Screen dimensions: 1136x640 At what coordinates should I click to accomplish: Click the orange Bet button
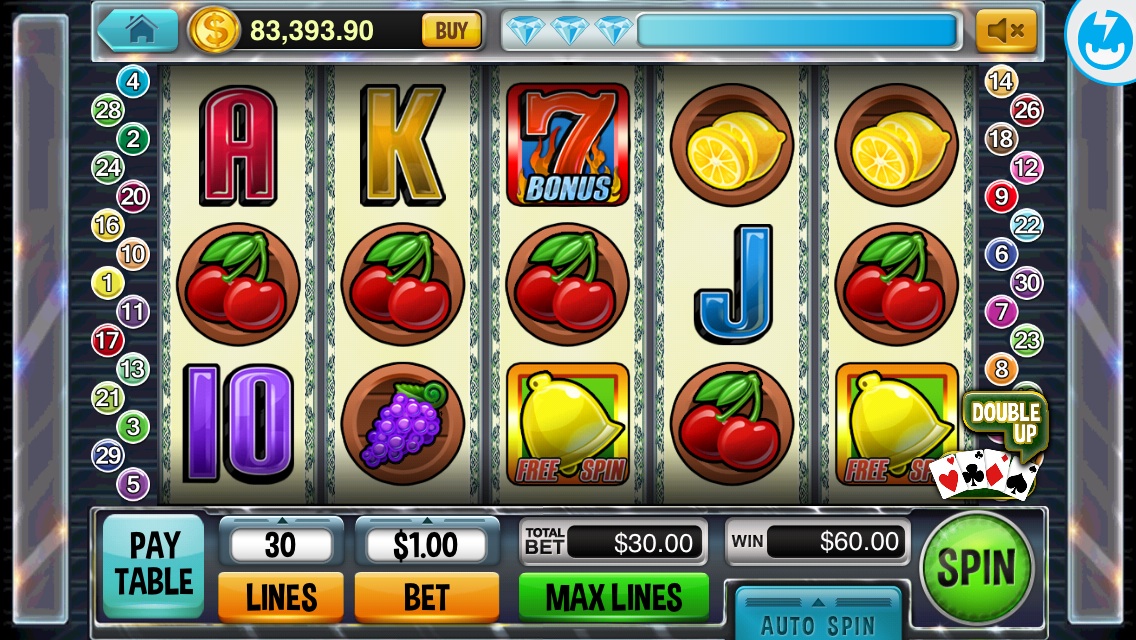coord(426,597)
